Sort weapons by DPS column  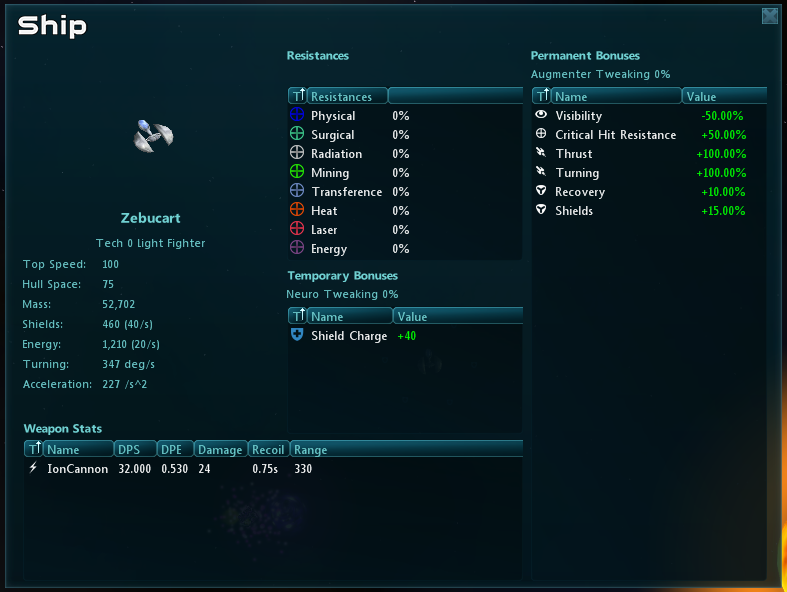pyautogui.click(x=135, y=450)
